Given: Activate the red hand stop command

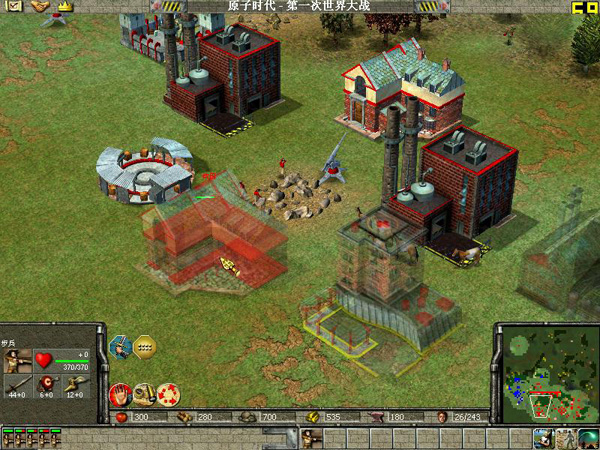Looking at the screenshot, I should (x=120, y=393).
